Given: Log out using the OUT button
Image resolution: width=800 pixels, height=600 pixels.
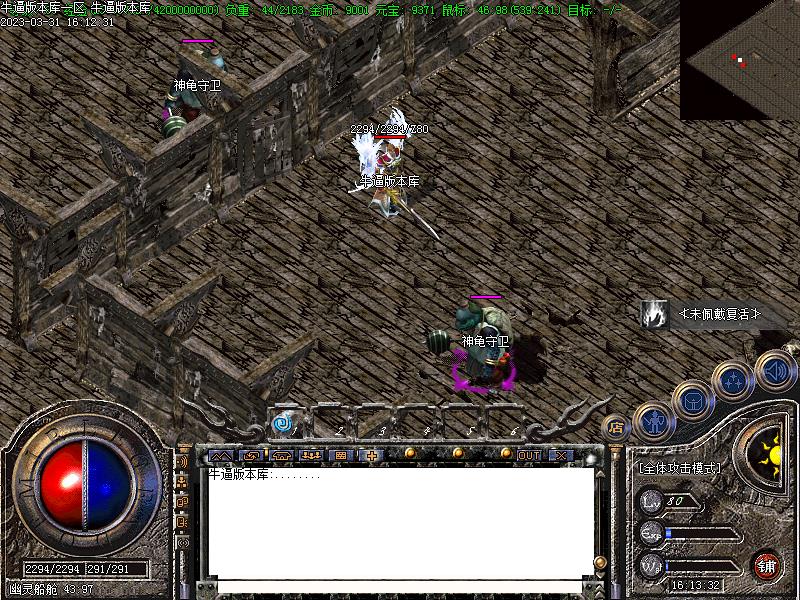Looking at the screenshot, I should click(528, 456).
